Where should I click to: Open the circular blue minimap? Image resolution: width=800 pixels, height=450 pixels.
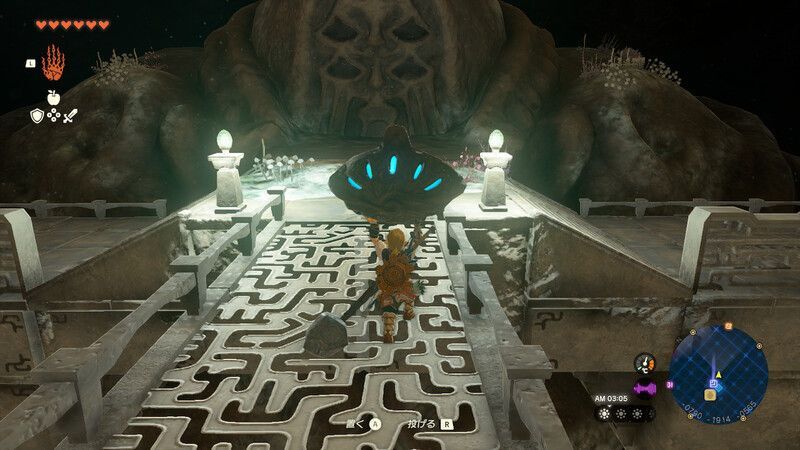[x=718, y=369]
